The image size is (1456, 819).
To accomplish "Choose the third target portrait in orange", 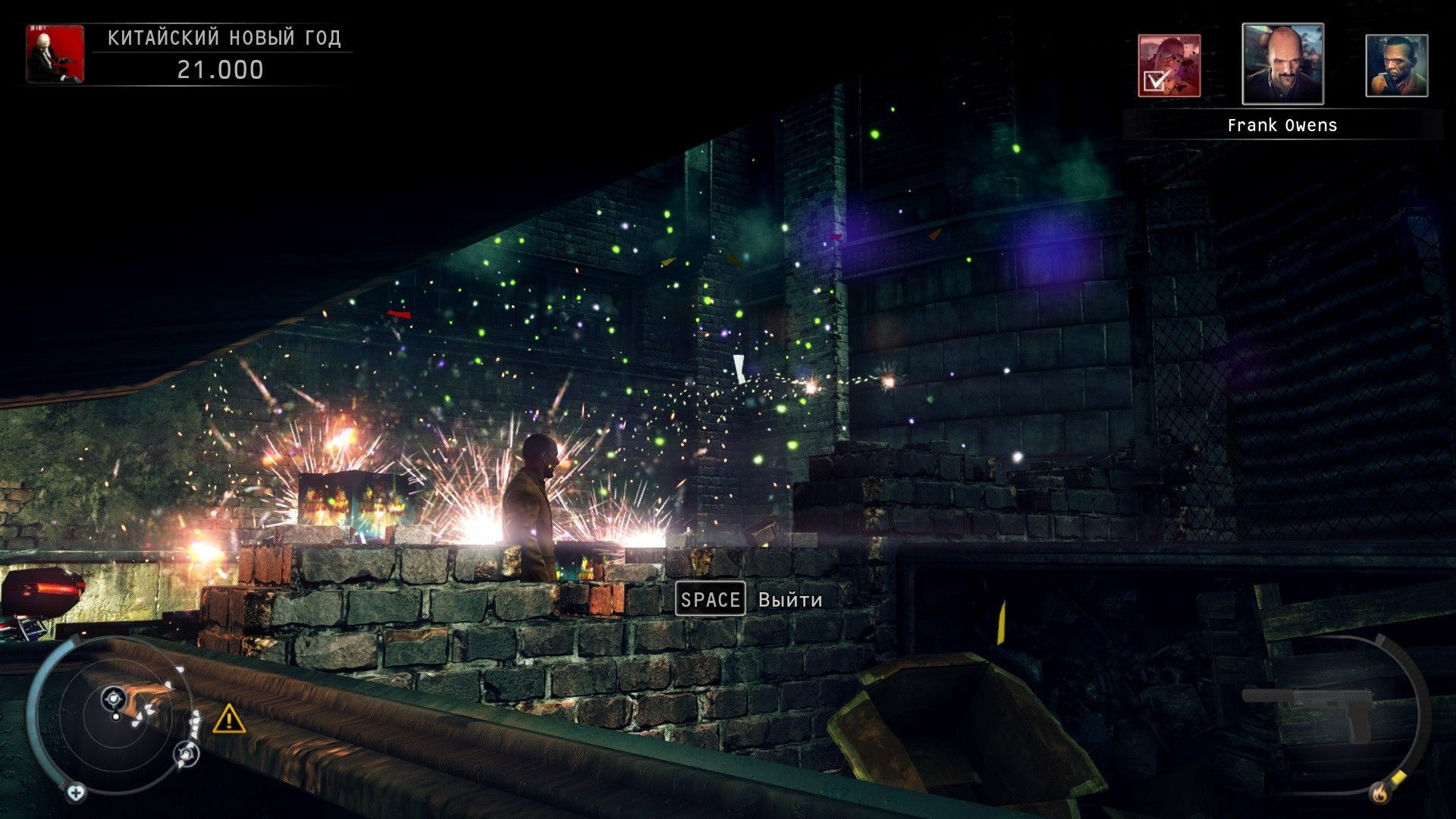I will point(1396,66).
